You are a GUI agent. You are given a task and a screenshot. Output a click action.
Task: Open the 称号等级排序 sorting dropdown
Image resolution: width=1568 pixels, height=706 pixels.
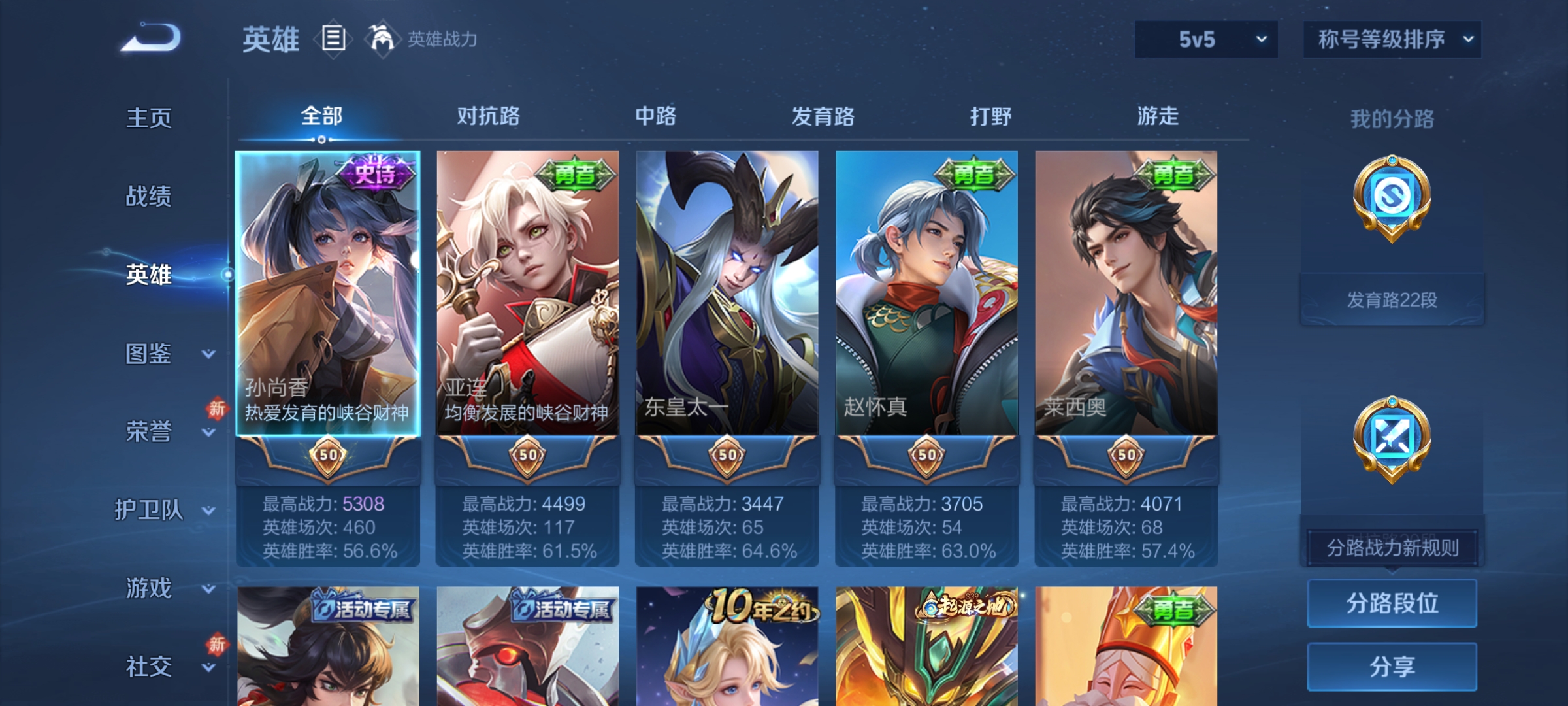point(1392,39)
